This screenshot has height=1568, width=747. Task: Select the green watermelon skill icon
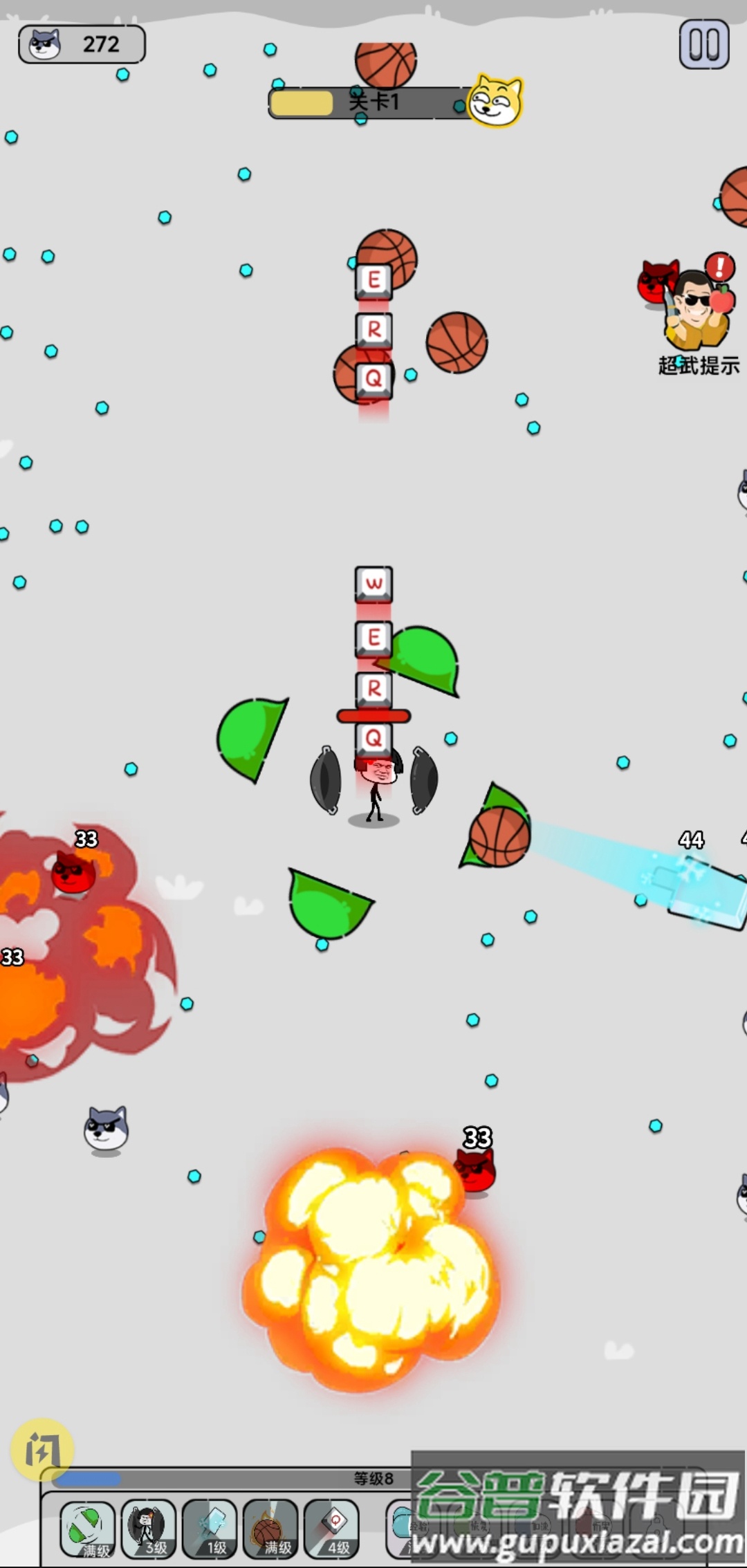pyautogui.click(x=88, y=1527)
